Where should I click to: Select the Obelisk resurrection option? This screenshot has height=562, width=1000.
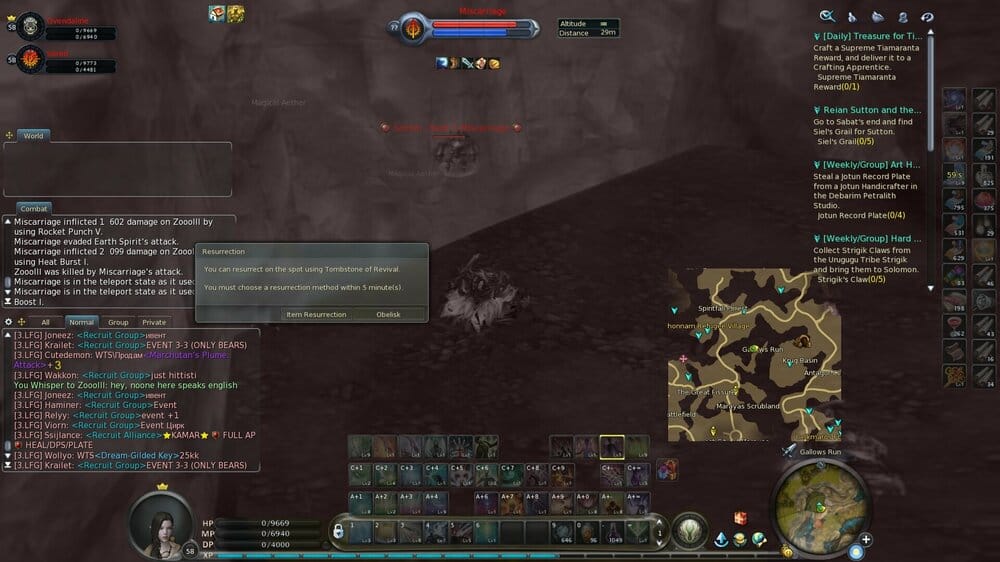[x=388, y=314]
